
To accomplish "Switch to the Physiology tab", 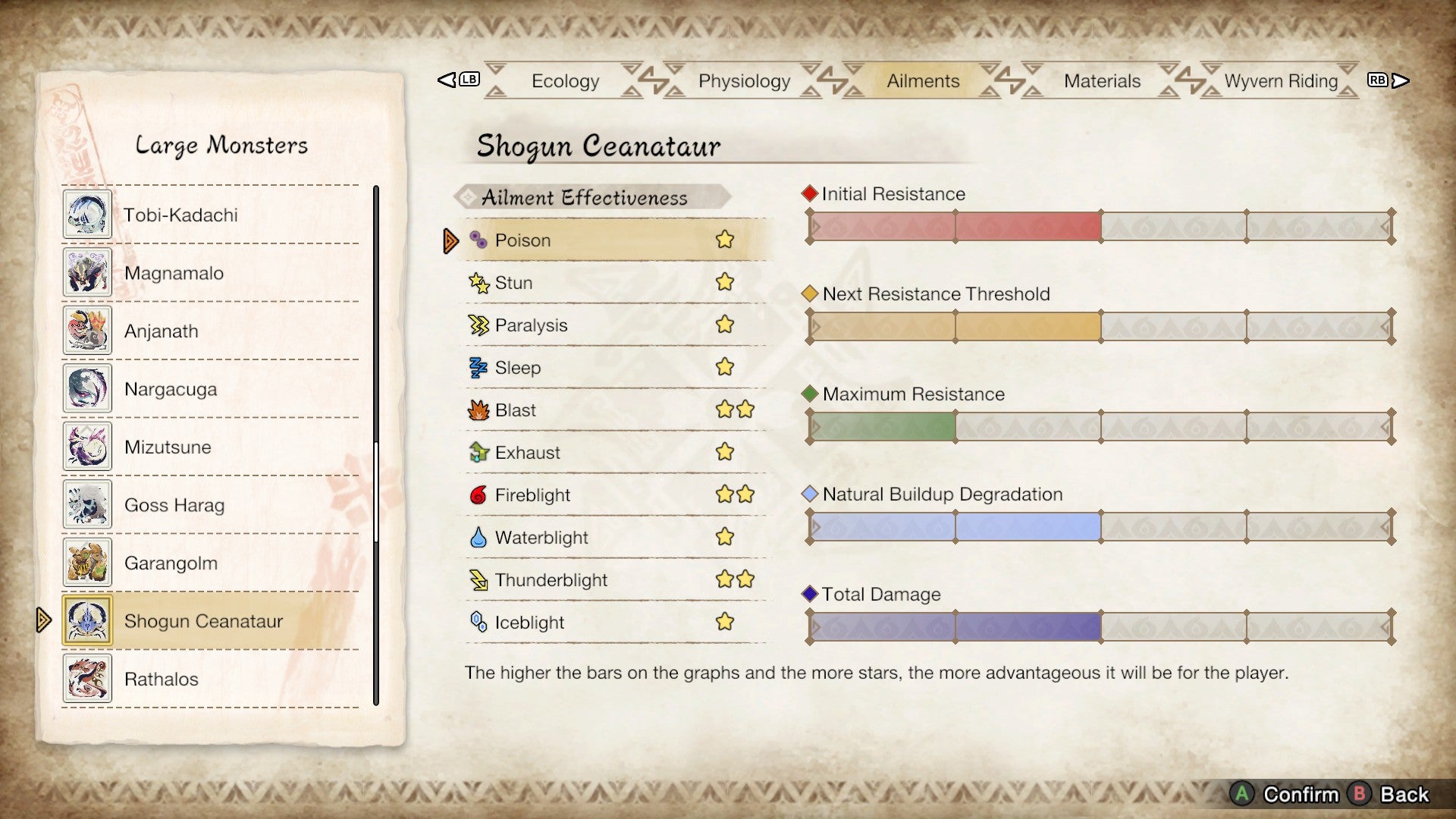I will tap(743, 80).
